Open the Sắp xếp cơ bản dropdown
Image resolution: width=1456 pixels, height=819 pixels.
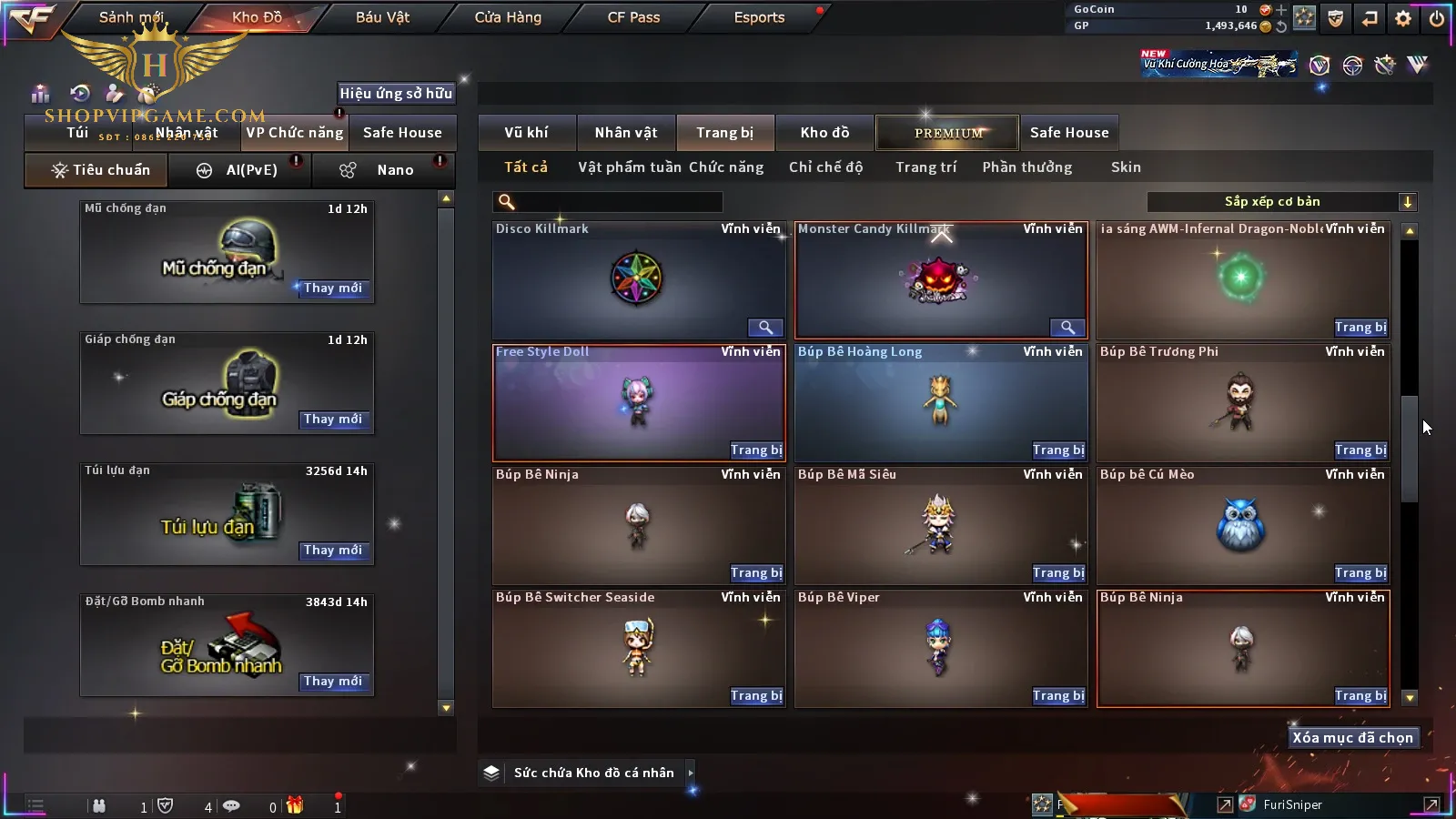tap(1282, 202)
